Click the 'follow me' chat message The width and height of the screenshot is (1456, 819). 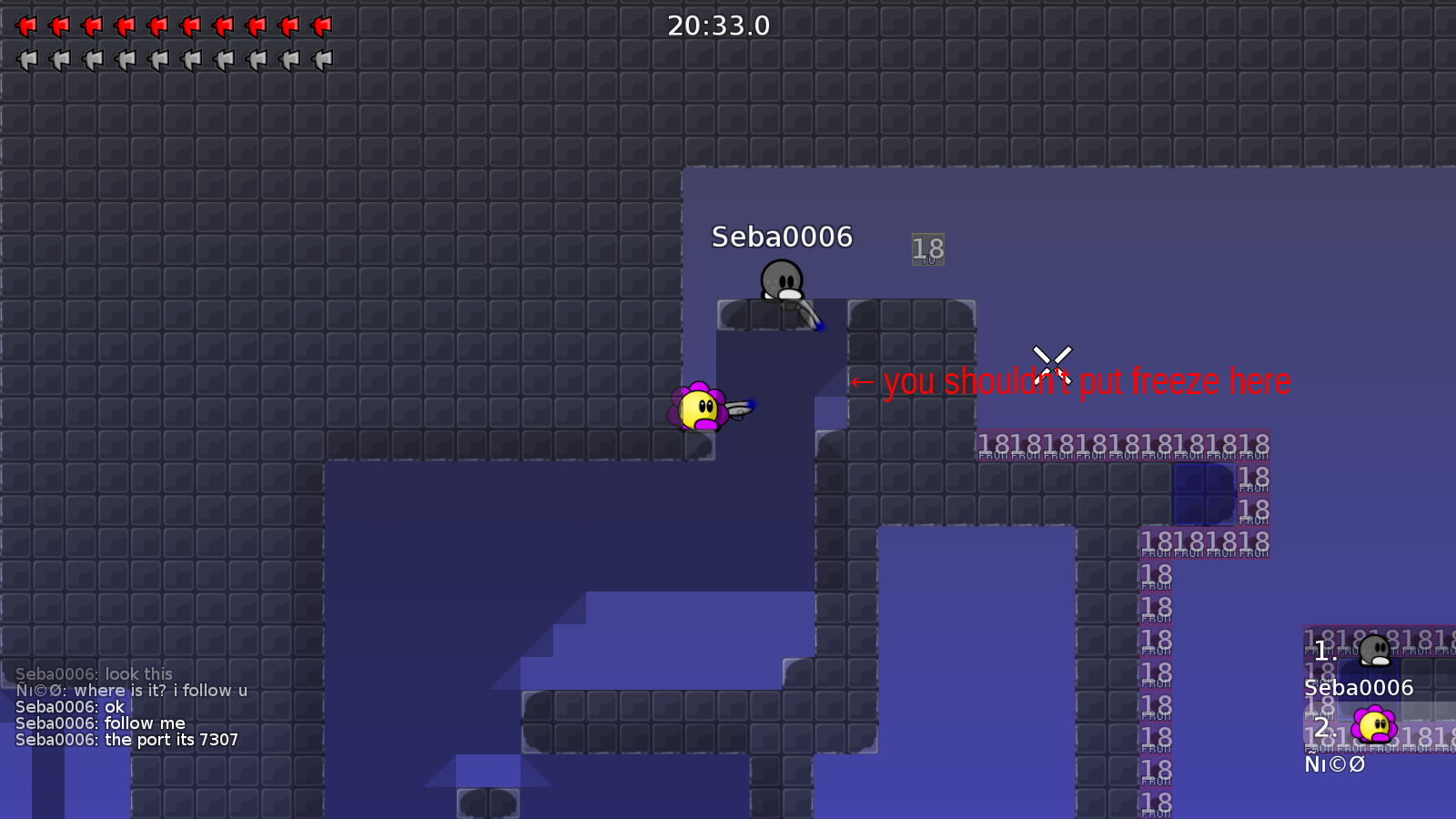[x=101, y=723]
